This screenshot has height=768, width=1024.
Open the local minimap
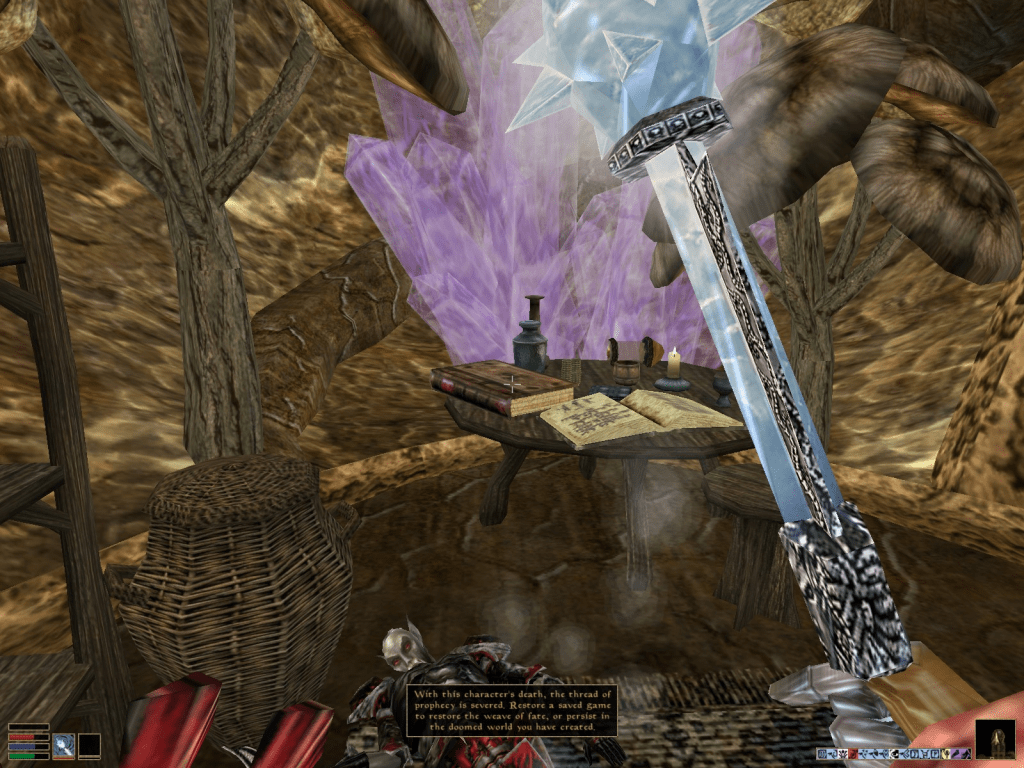click(x=994, y=739)
